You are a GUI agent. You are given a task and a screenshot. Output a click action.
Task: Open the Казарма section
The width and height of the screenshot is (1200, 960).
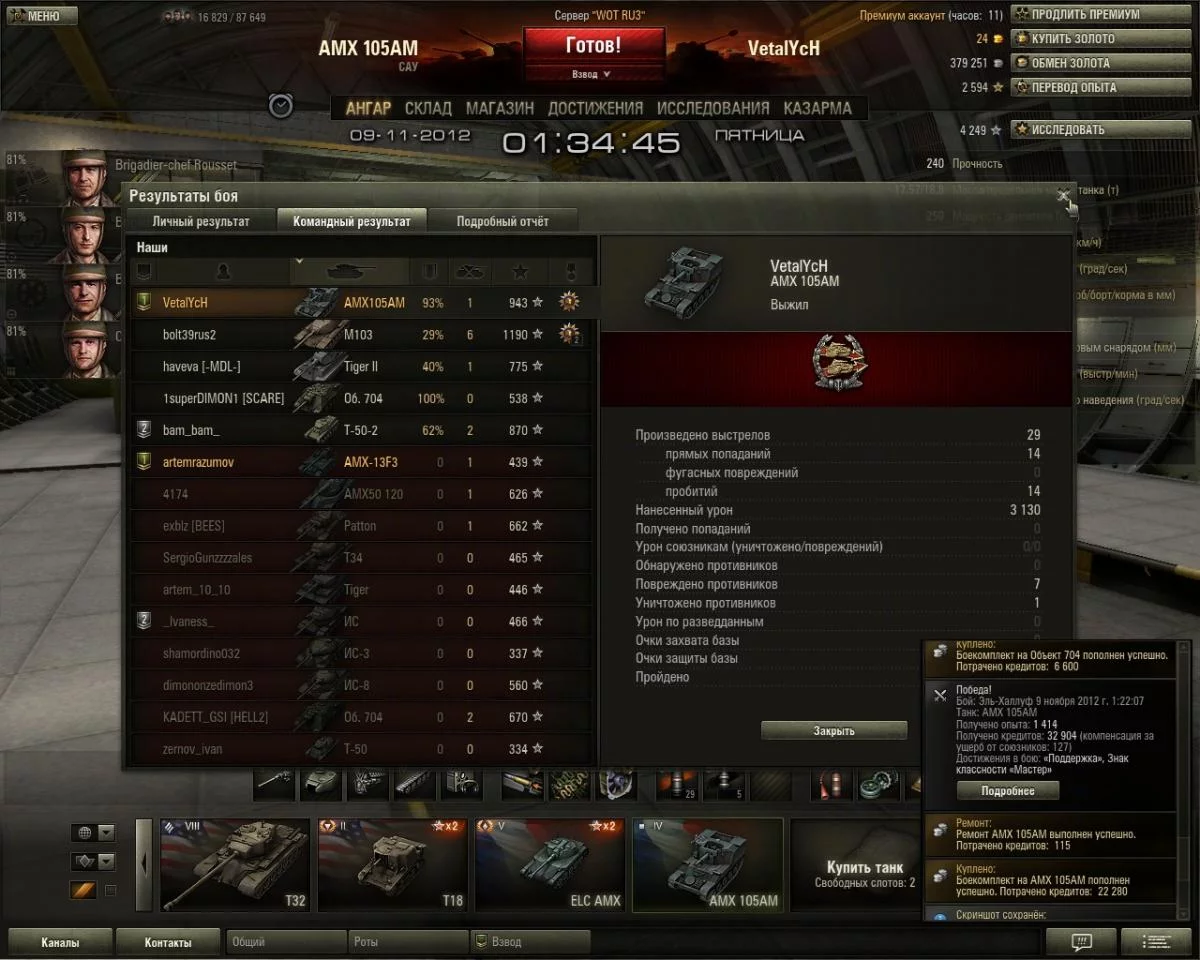[817, 108]
